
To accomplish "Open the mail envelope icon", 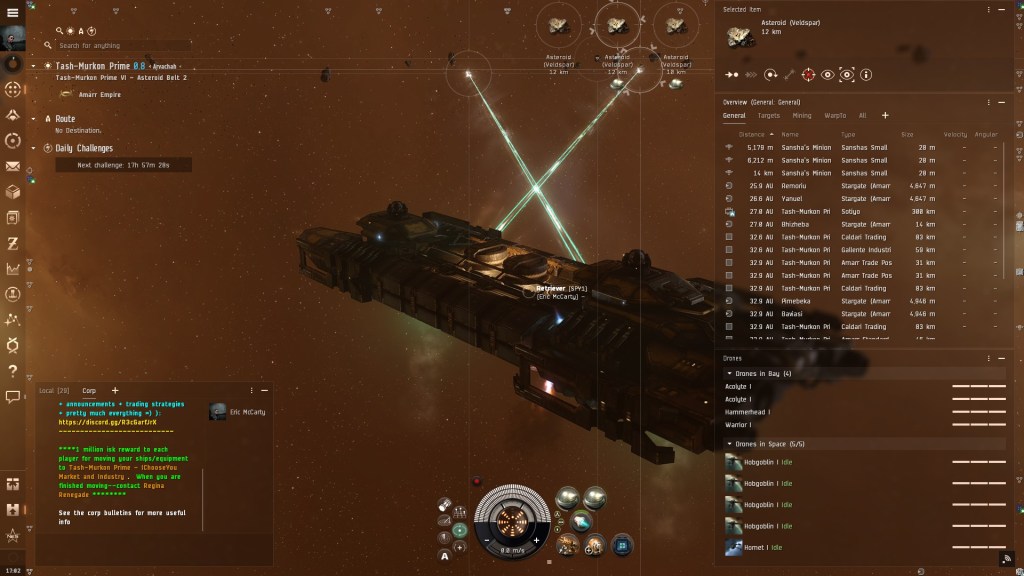I will tap(13, 166).
